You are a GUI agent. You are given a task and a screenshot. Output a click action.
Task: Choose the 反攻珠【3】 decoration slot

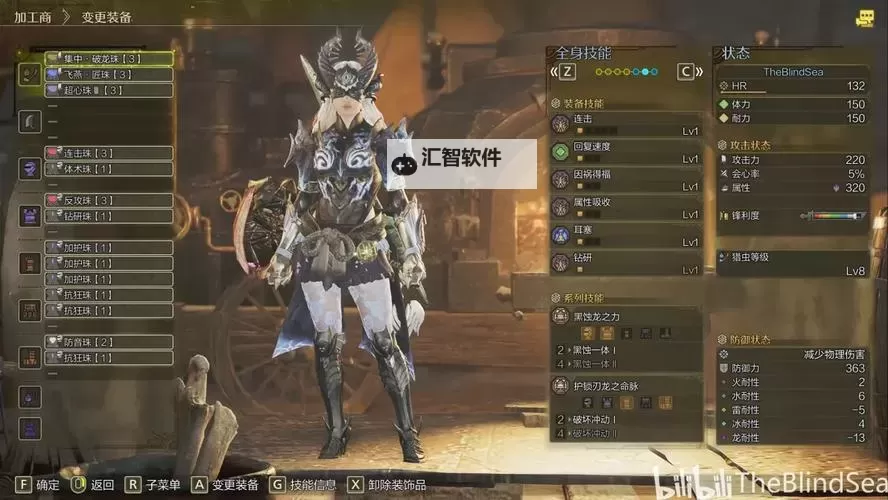tap(108, 200)
